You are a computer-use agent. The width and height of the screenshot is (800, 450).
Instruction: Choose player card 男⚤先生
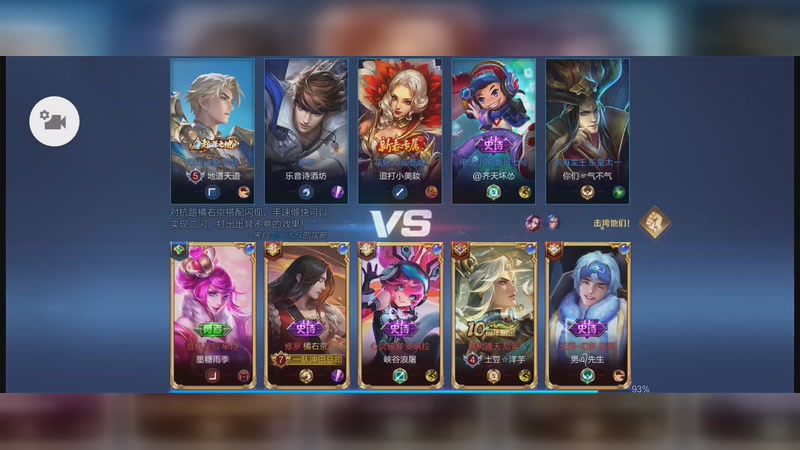tap(588, 314)
